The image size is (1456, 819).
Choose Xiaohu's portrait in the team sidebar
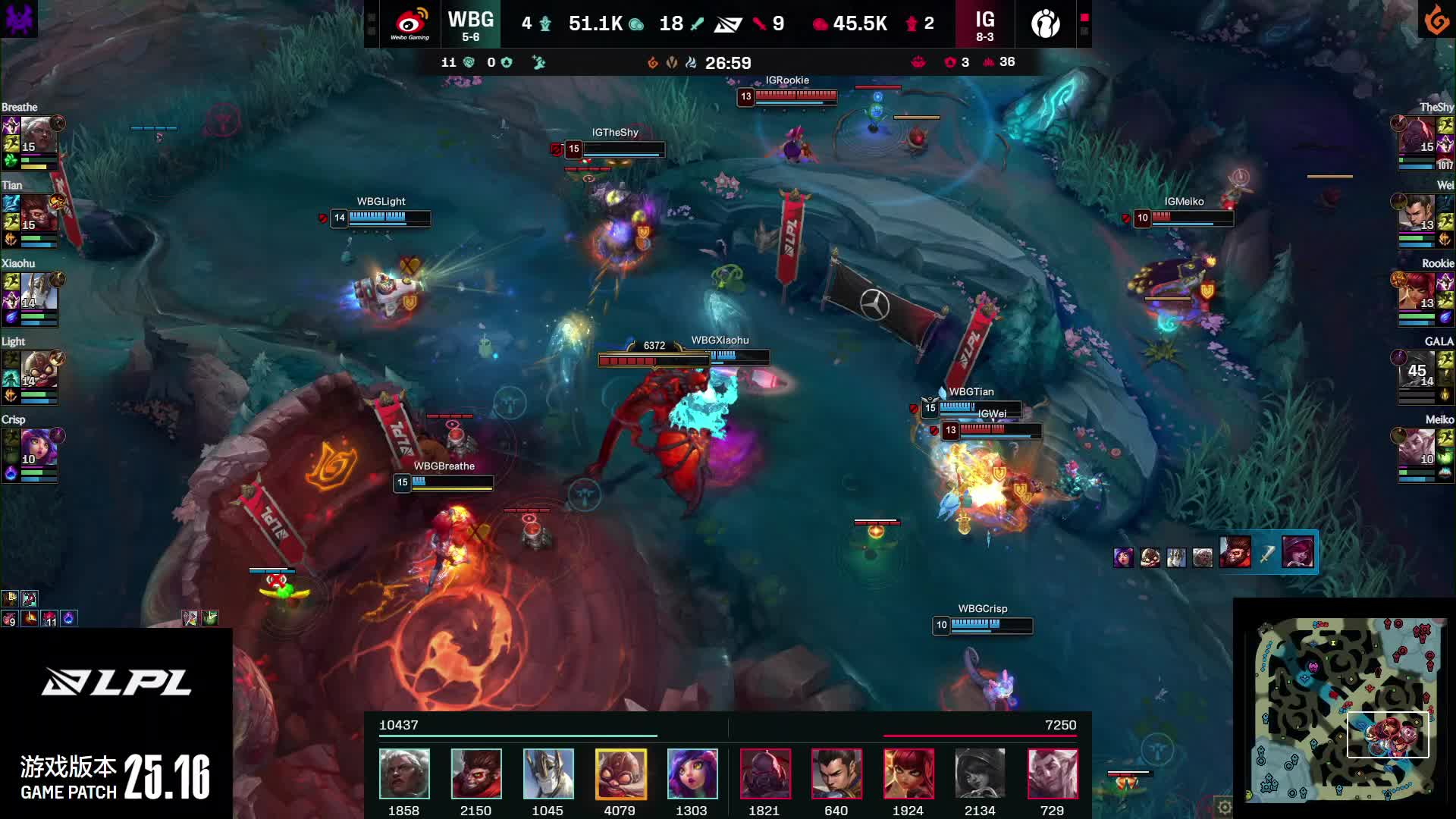(x=39, y=293)
